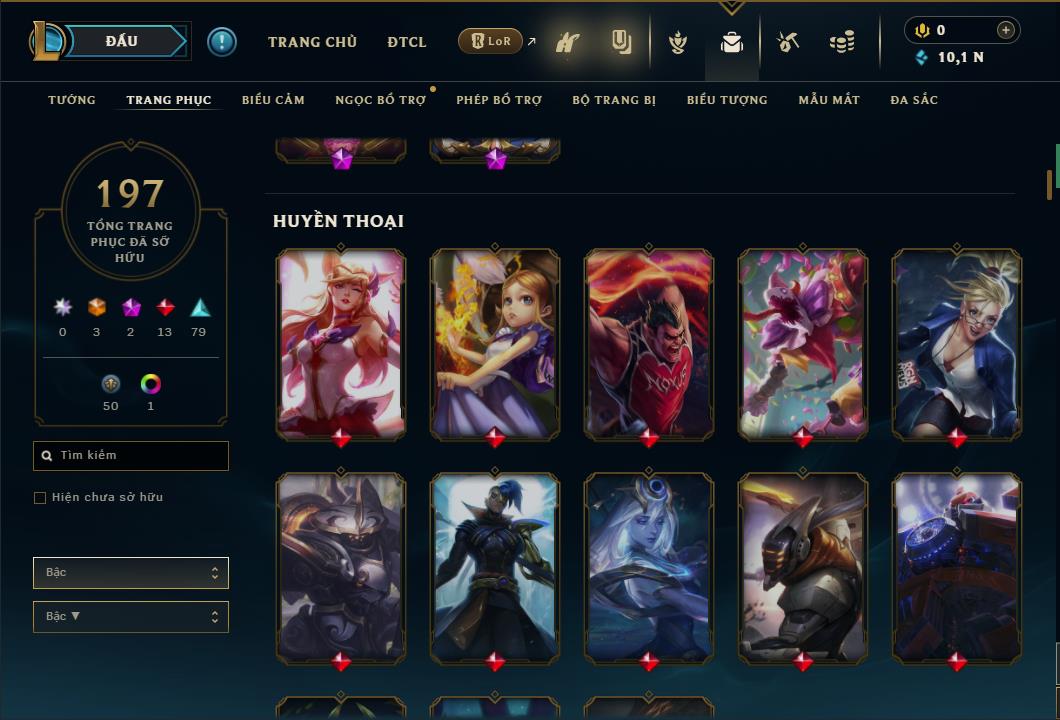The width and height of the screenshot is (1060, 720).
Task: Open the BIỂU CẢM tab
Action: coord(273,100)
